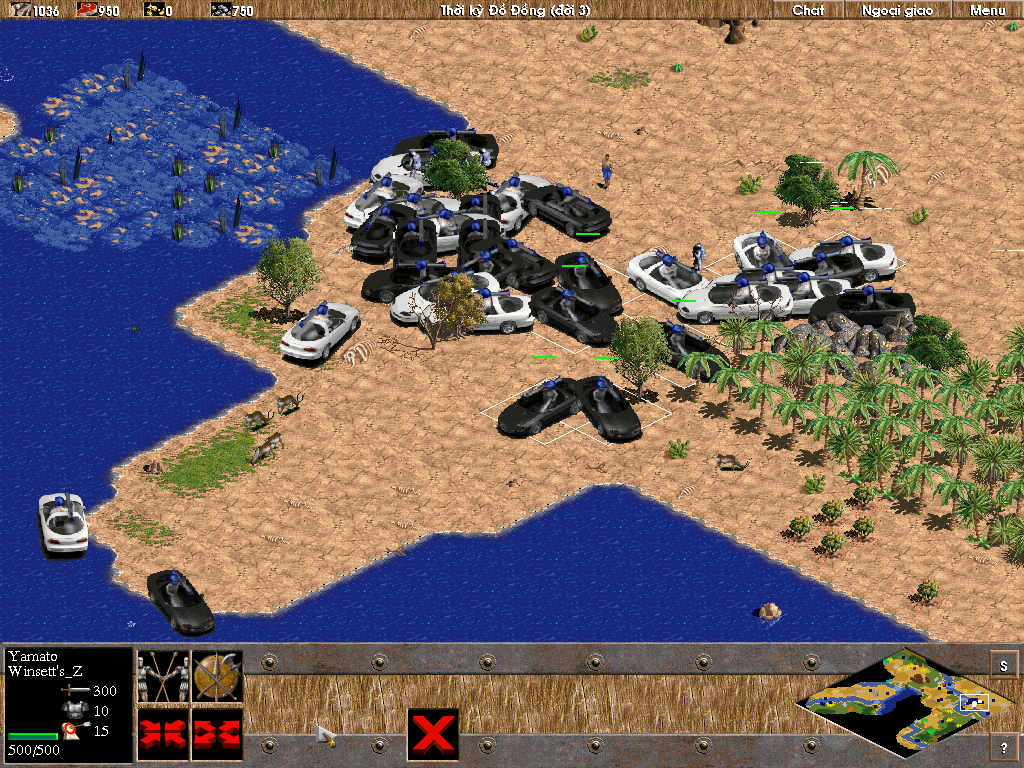Viewport: 1024px width, 768px height.
Task: Open the Ngoại giao diplomacy panel
Action: point(897,10)
